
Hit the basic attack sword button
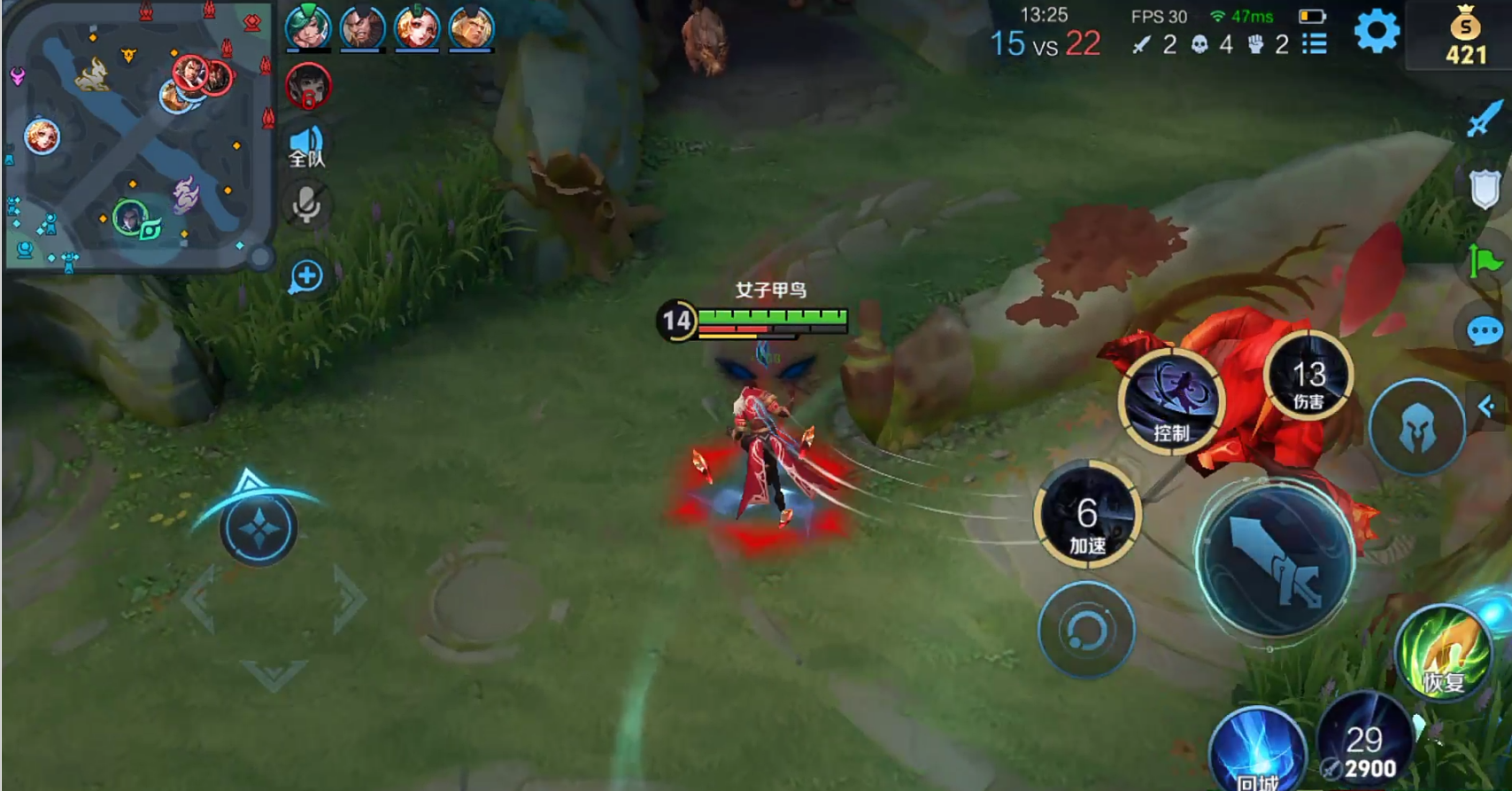pyautogui.click(x=1274, y=560)
